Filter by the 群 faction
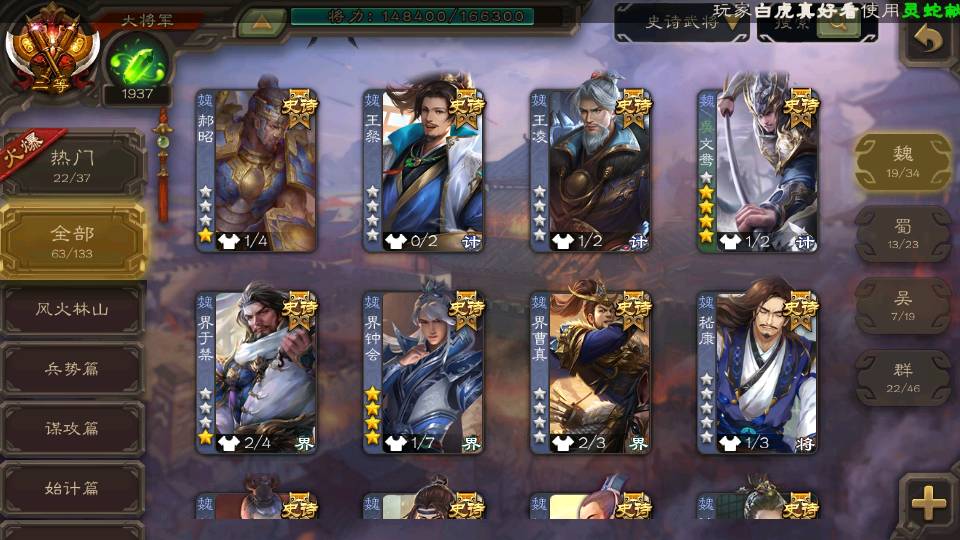The height and width of the screenshot is (540, 960). [902, 377]
